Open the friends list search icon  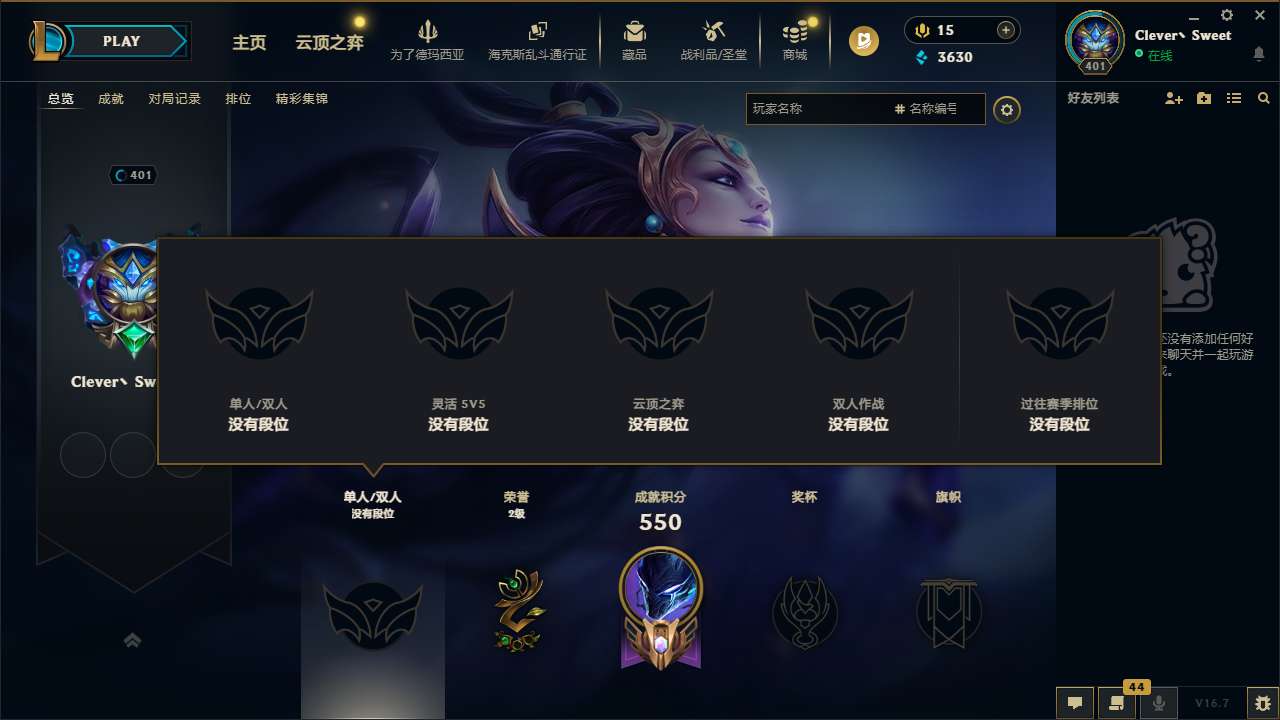click(x=1263, y=98)
